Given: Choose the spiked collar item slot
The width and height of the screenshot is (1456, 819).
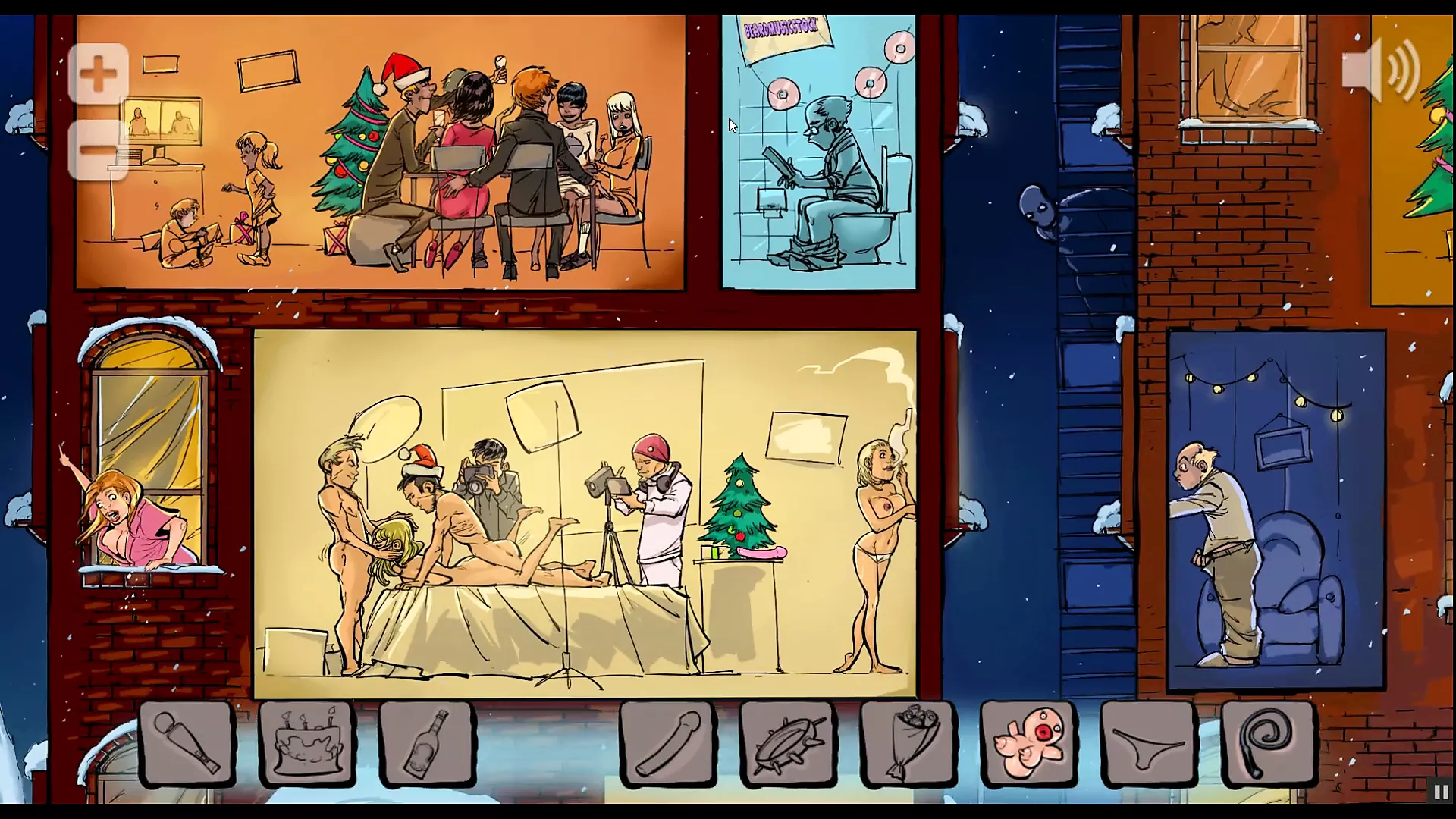Looking at the screenshot, I should pos(788,742).
